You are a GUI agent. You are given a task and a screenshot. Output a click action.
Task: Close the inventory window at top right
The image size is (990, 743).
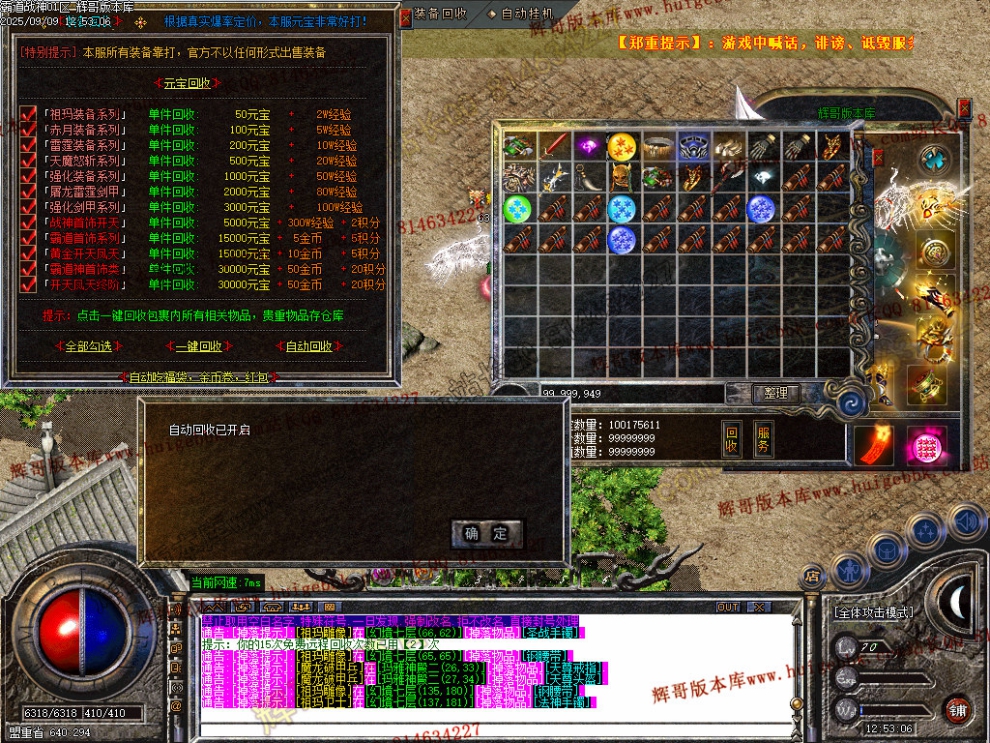point(964,106)
